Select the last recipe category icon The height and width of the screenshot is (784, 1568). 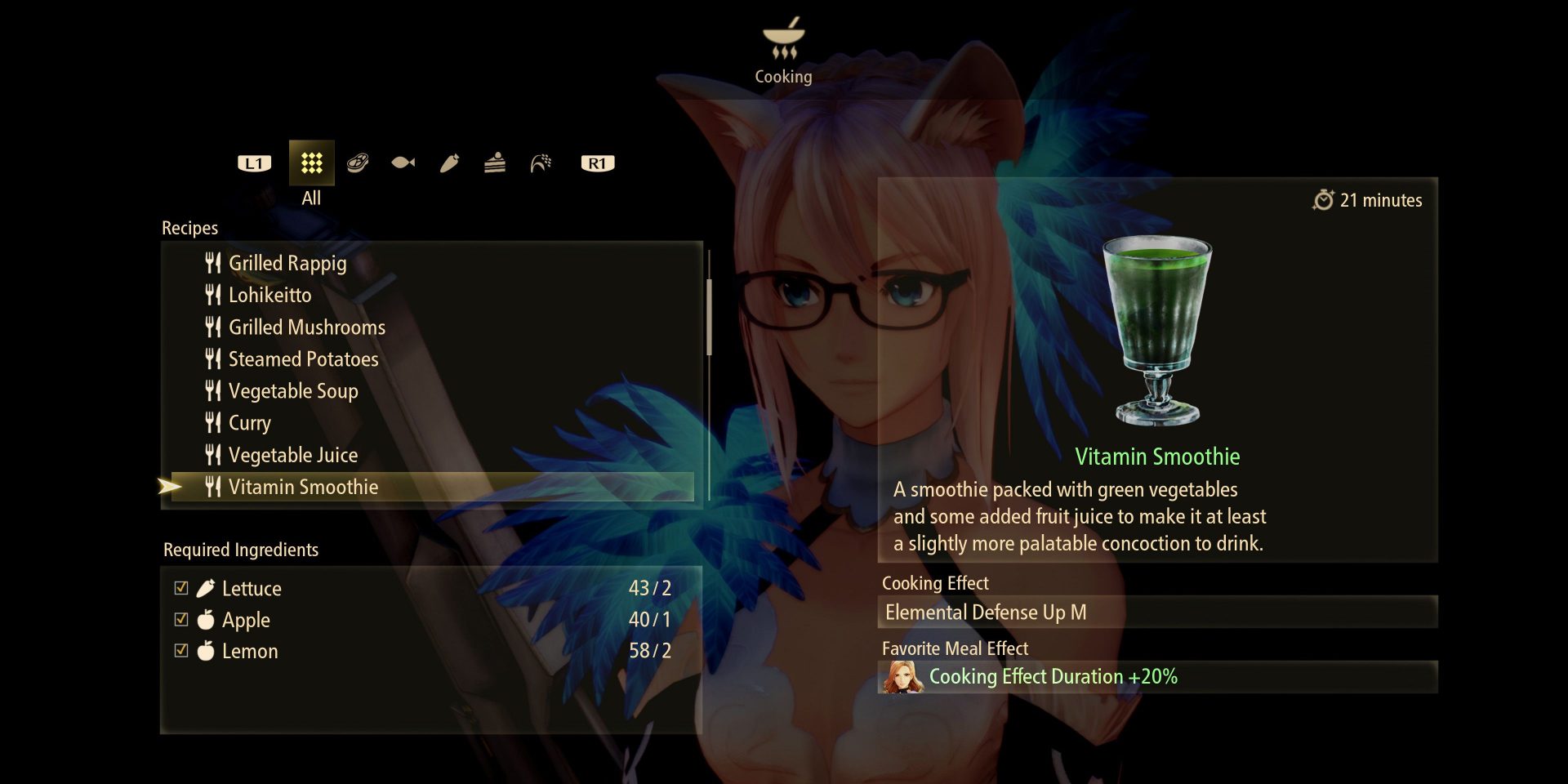tap(541, 163)
